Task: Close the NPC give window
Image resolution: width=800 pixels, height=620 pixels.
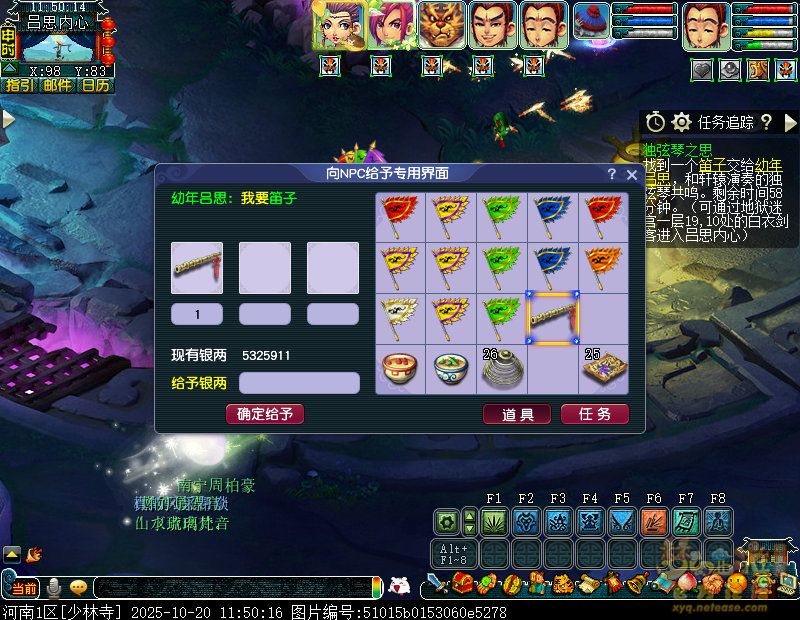Action: point(632,174)
